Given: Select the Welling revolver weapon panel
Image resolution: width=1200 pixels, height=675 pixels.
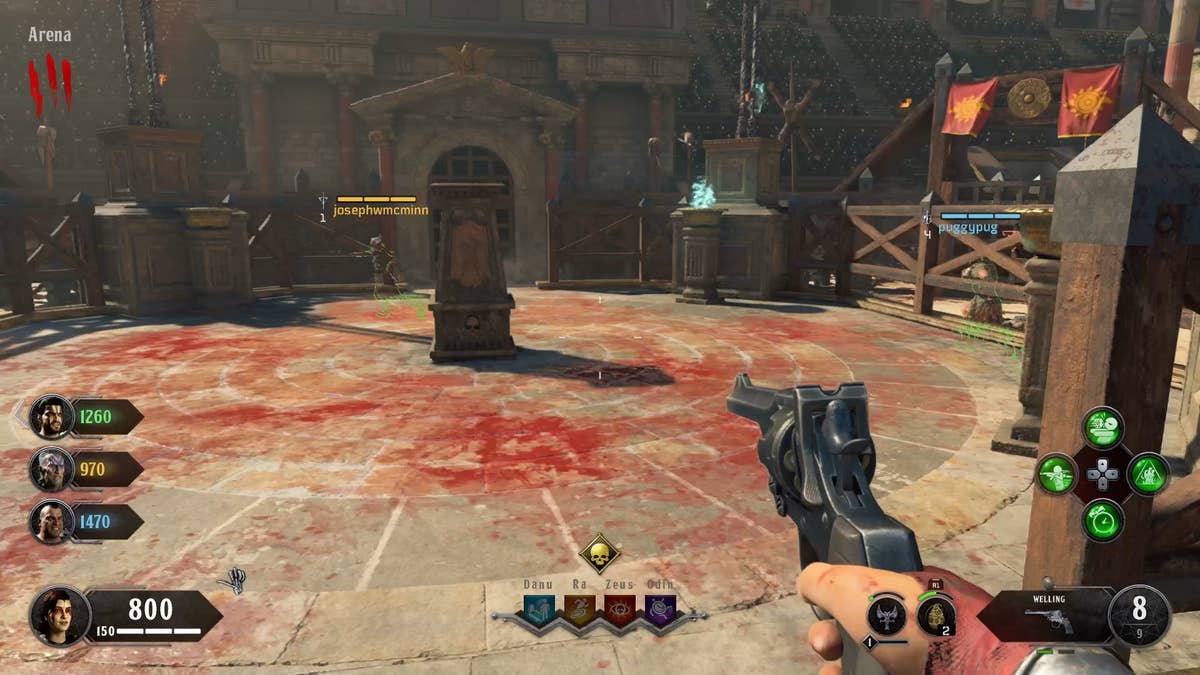Looking at the screenshot, I should coord(1046,615).
